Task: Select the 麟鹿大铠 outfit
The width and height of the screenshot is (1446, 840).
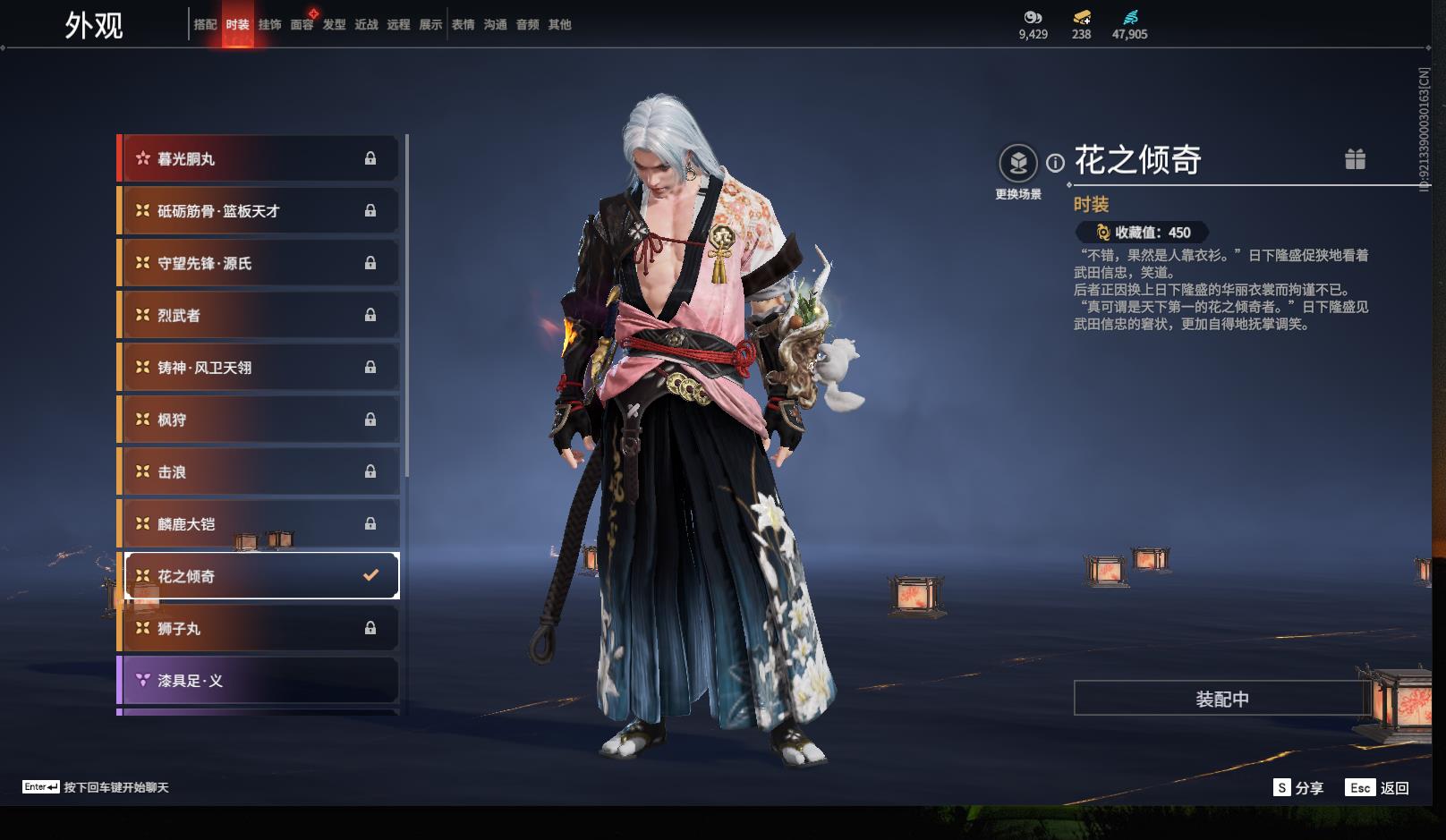Action: click(x=258, y=524)
